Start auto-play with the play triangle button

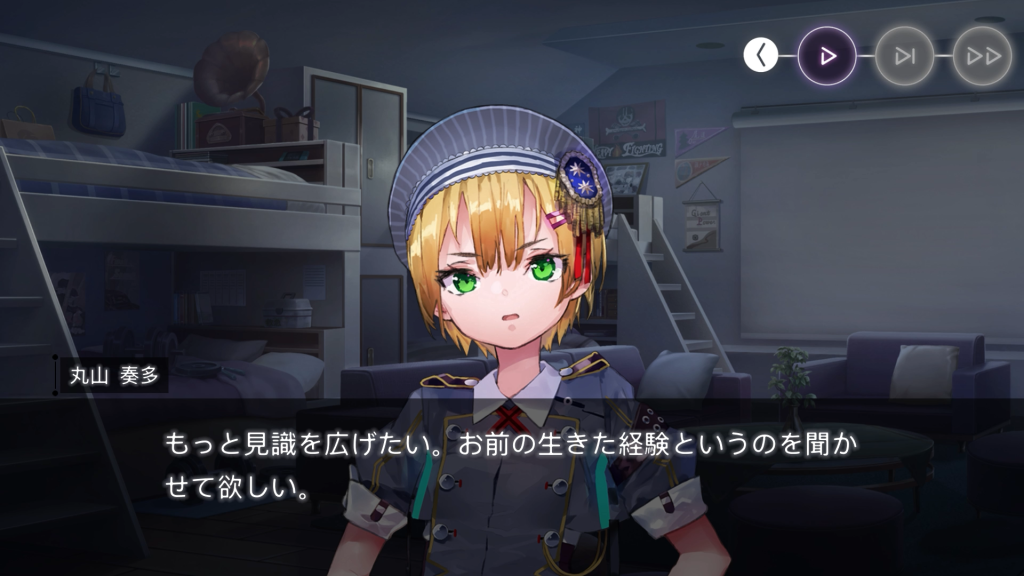pyautogui.click(x=827, y=56)
